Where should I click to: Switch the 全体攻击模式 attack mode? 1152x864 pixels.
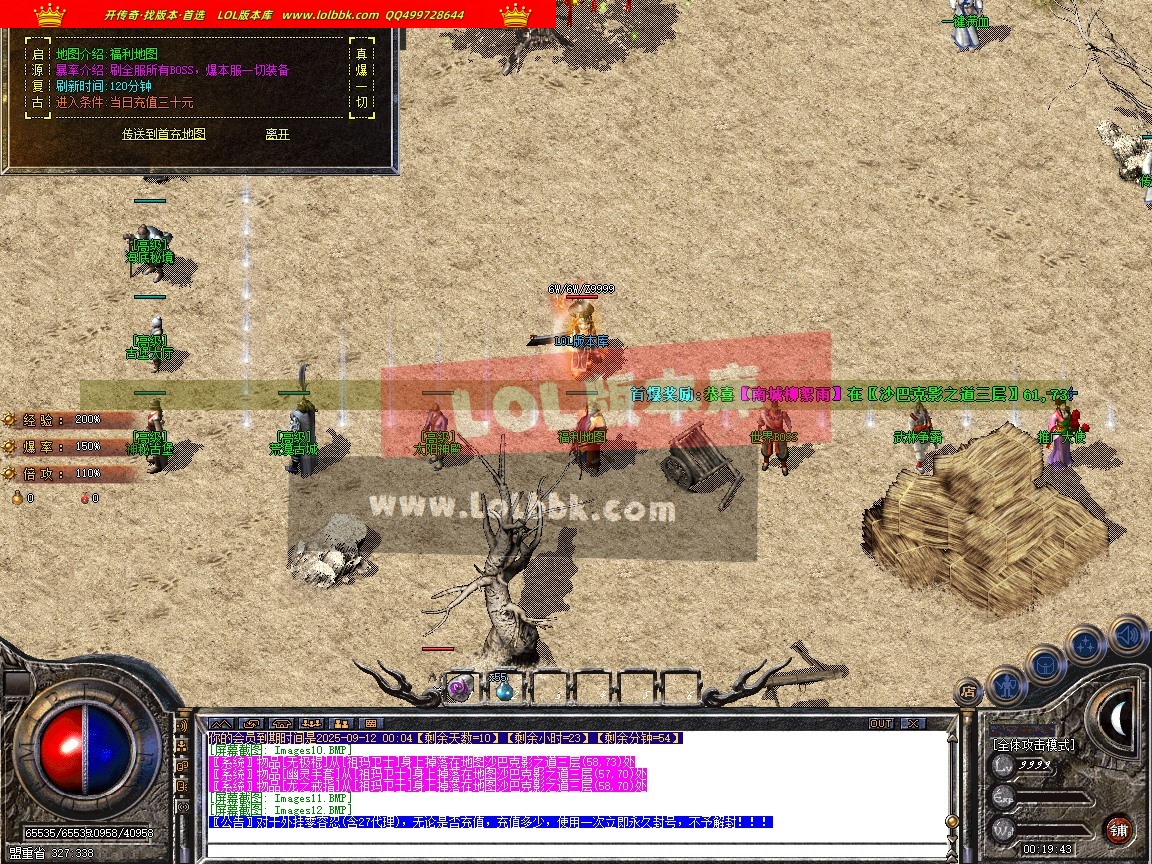1033,745
